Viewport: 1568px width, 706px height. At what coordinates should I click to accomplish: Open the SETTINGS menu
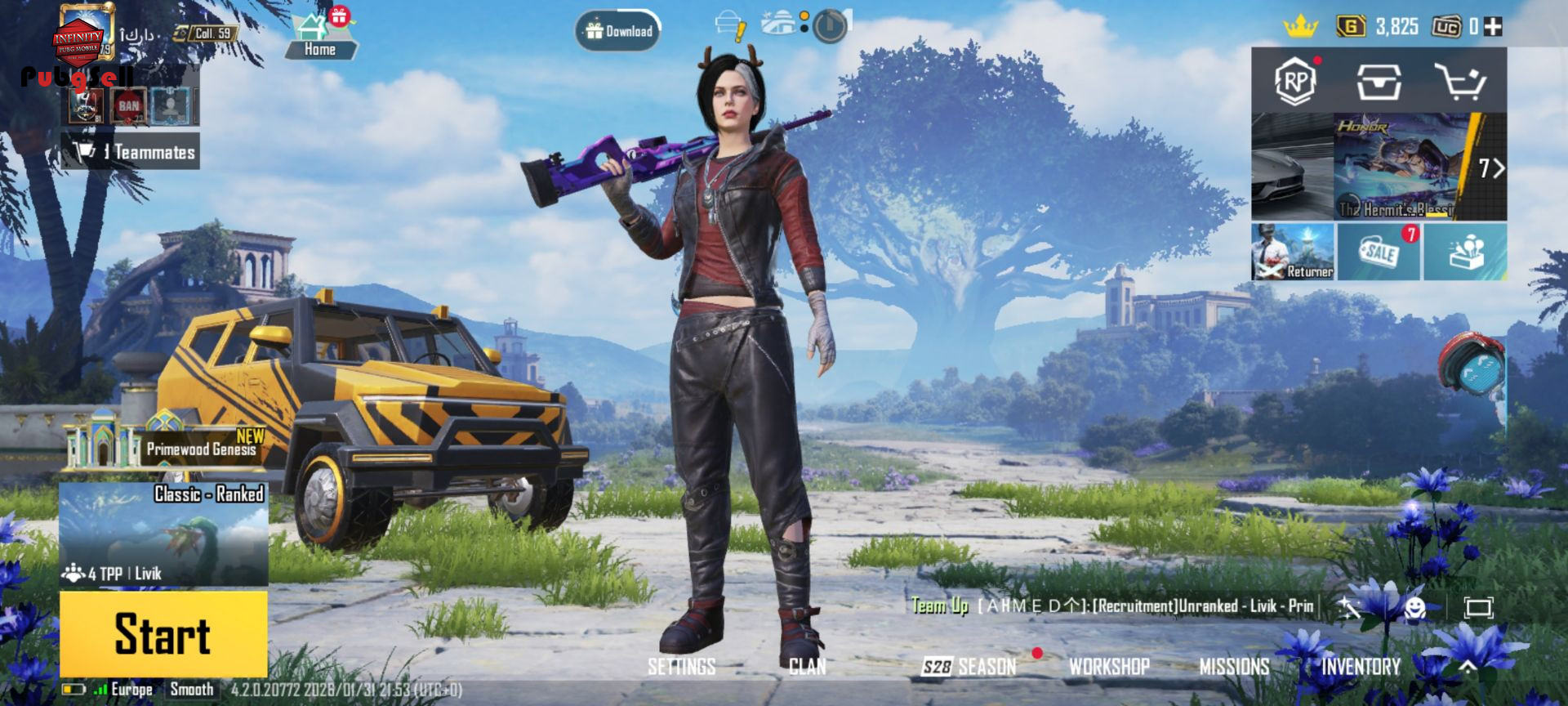coord(681,667)
